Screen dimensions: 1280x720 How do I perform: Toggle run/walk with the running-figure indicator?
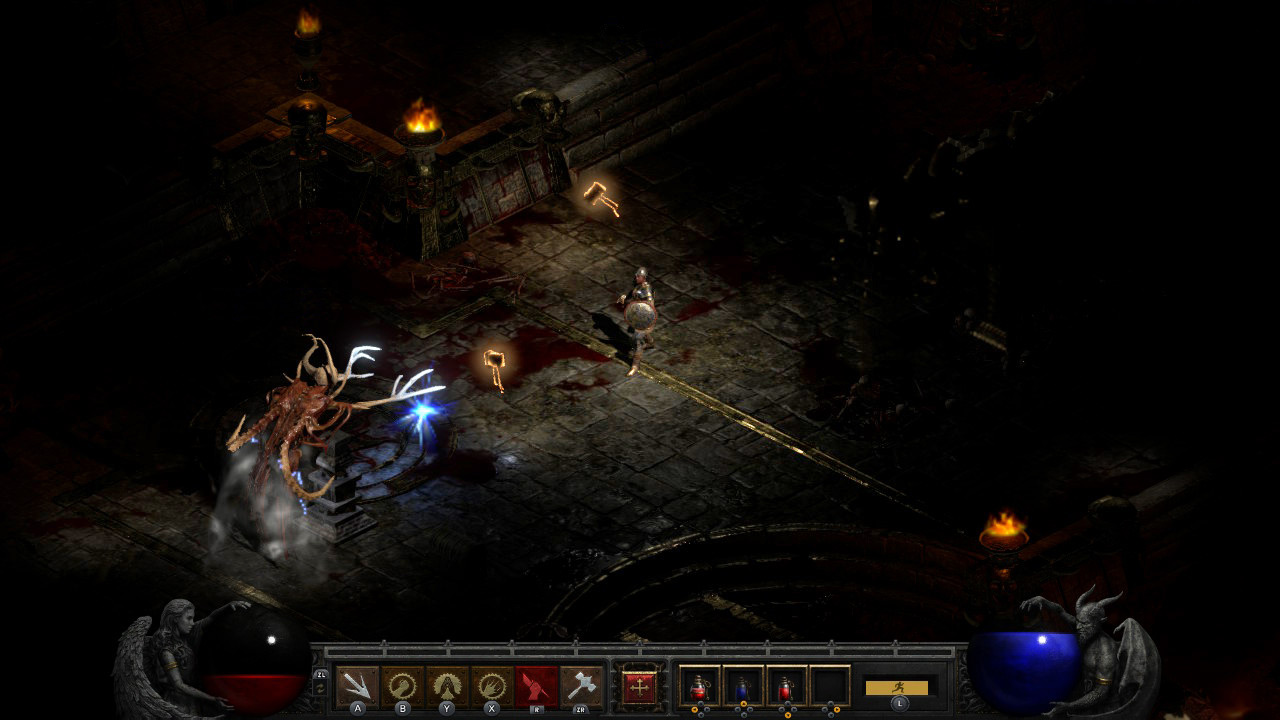tap(899, 687)
